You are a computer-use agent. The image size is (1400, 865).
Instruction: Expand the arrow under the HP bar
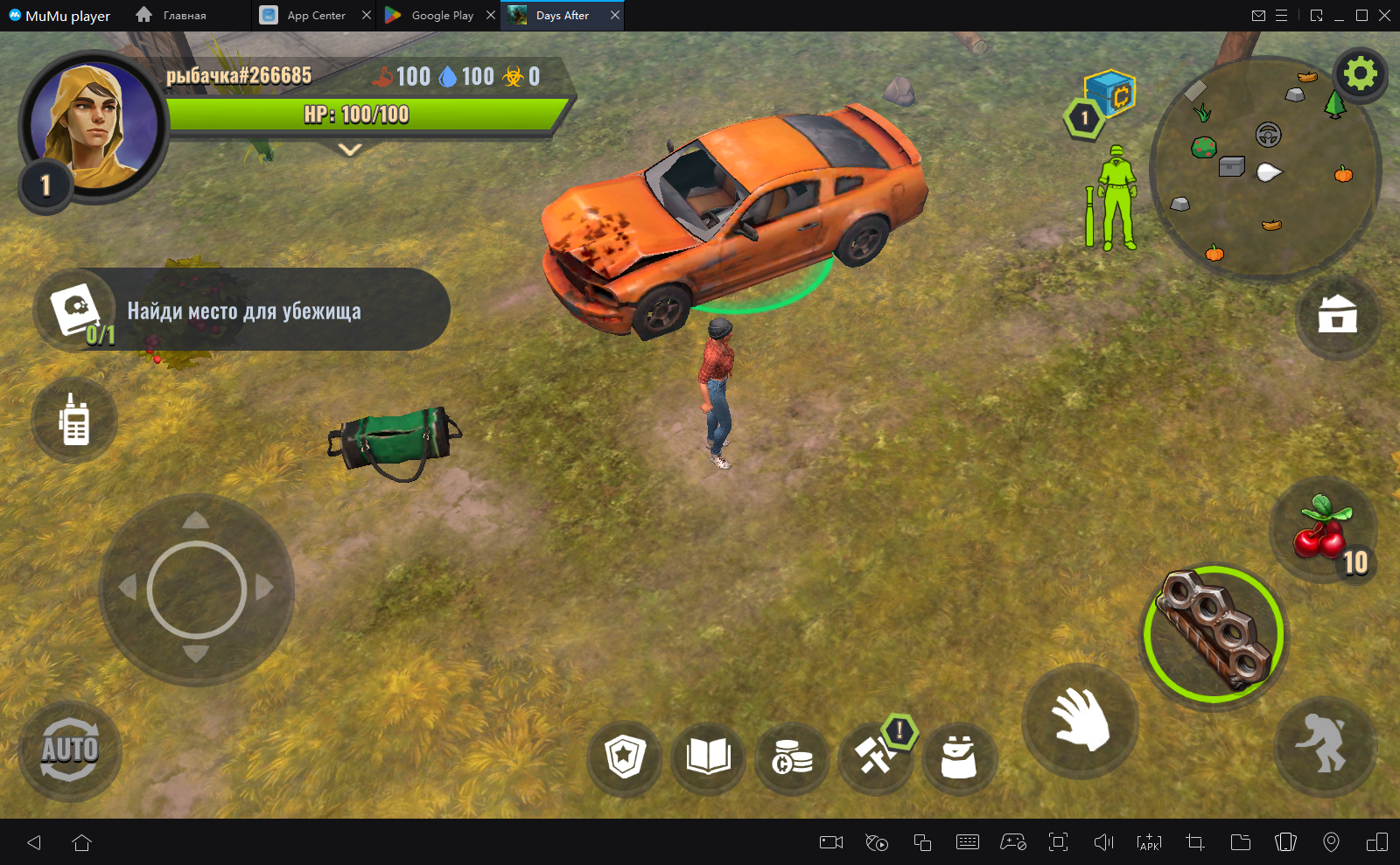point(350,150)
